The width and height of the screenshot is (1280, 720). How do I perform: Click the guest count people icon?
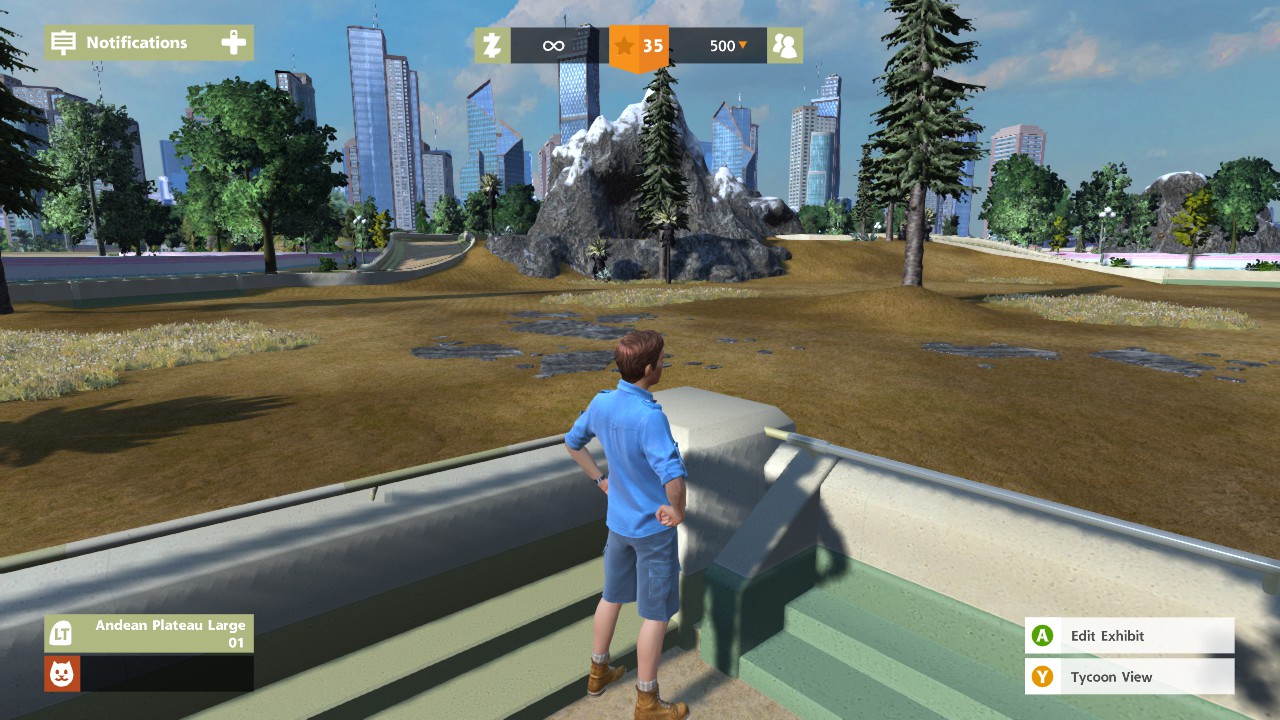(x=785, y=46)
